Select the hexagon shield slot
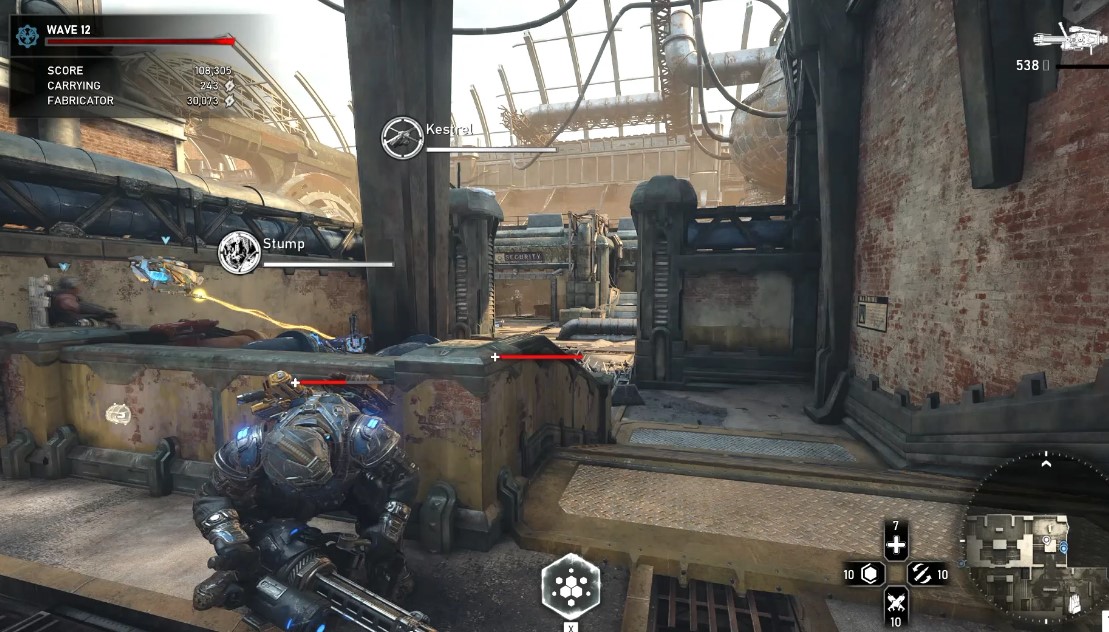Viewport: 1109px width, 632px height. (x=869, y=574)
